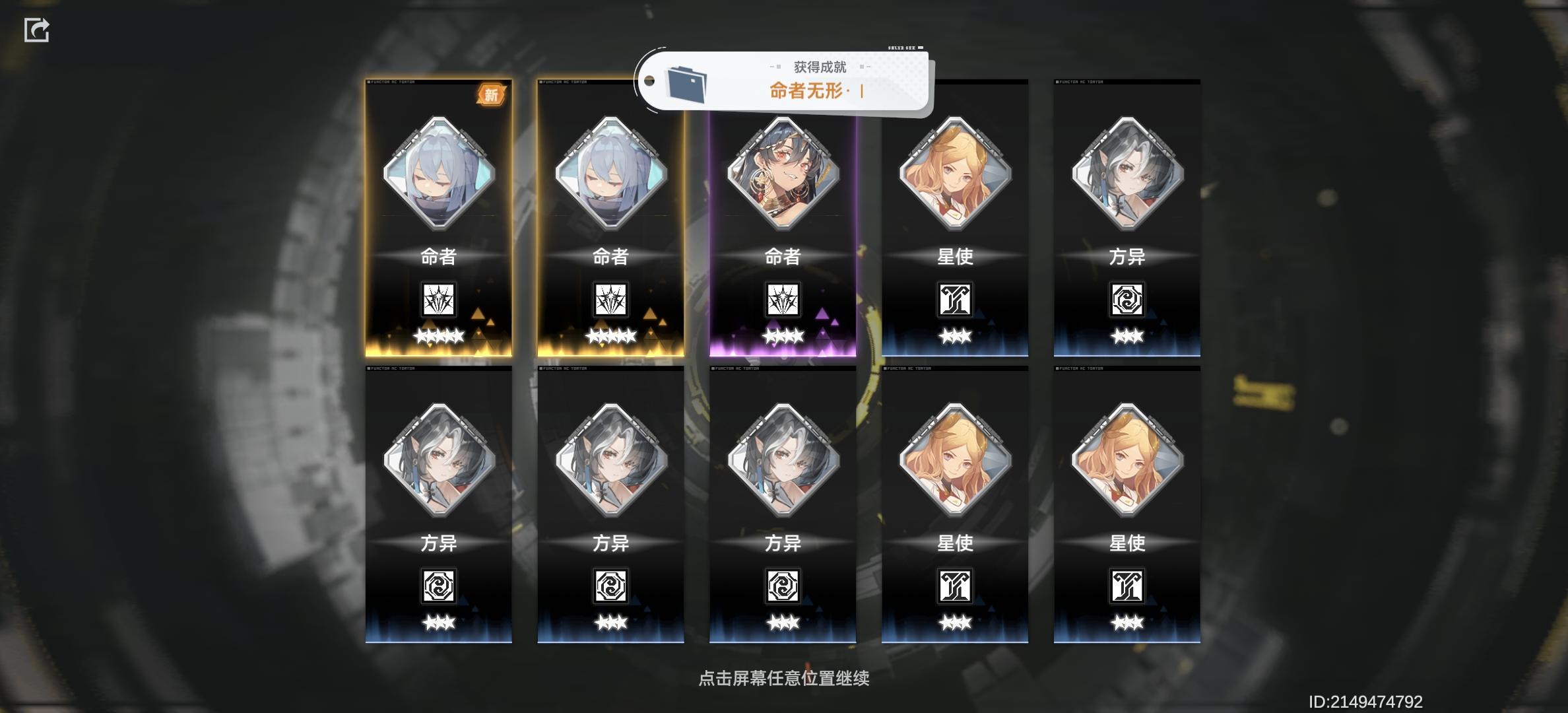This screenshot has height=713, width=1568.
Task: Select the 方异 element icon in the top row
Action: (x=1128, y=300)
